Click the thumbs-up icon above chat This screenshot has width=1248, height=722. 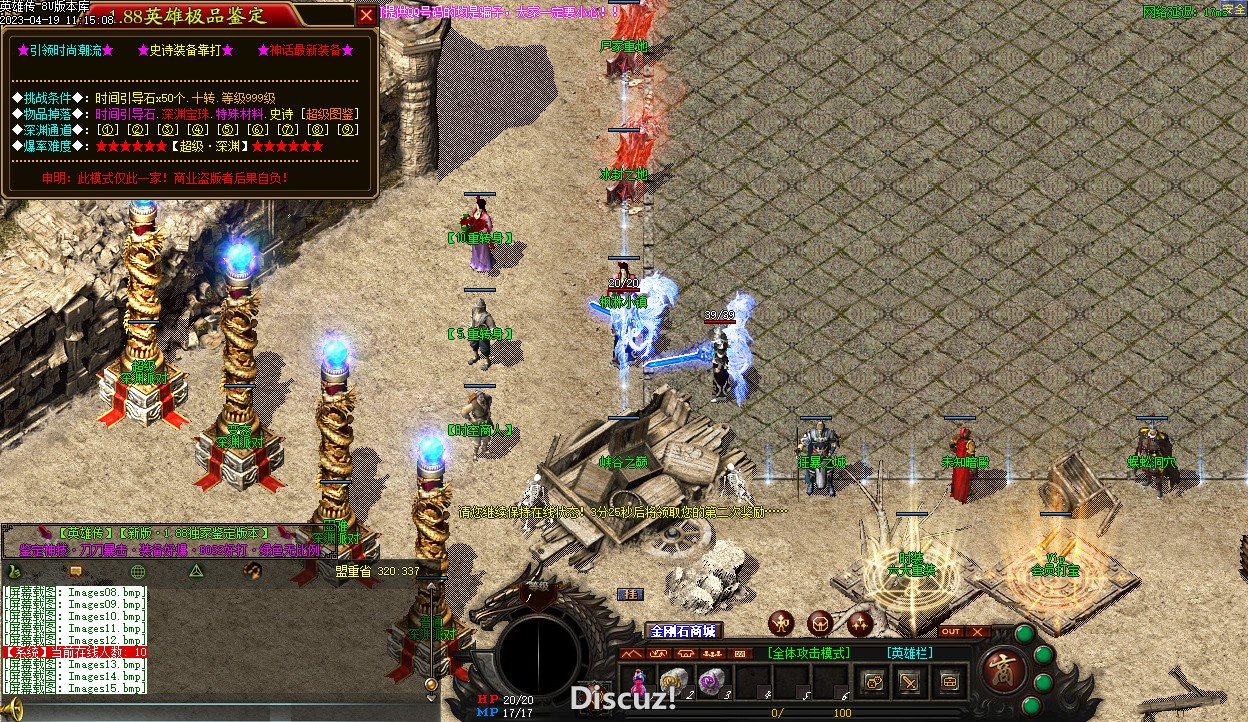coord(14,571)
